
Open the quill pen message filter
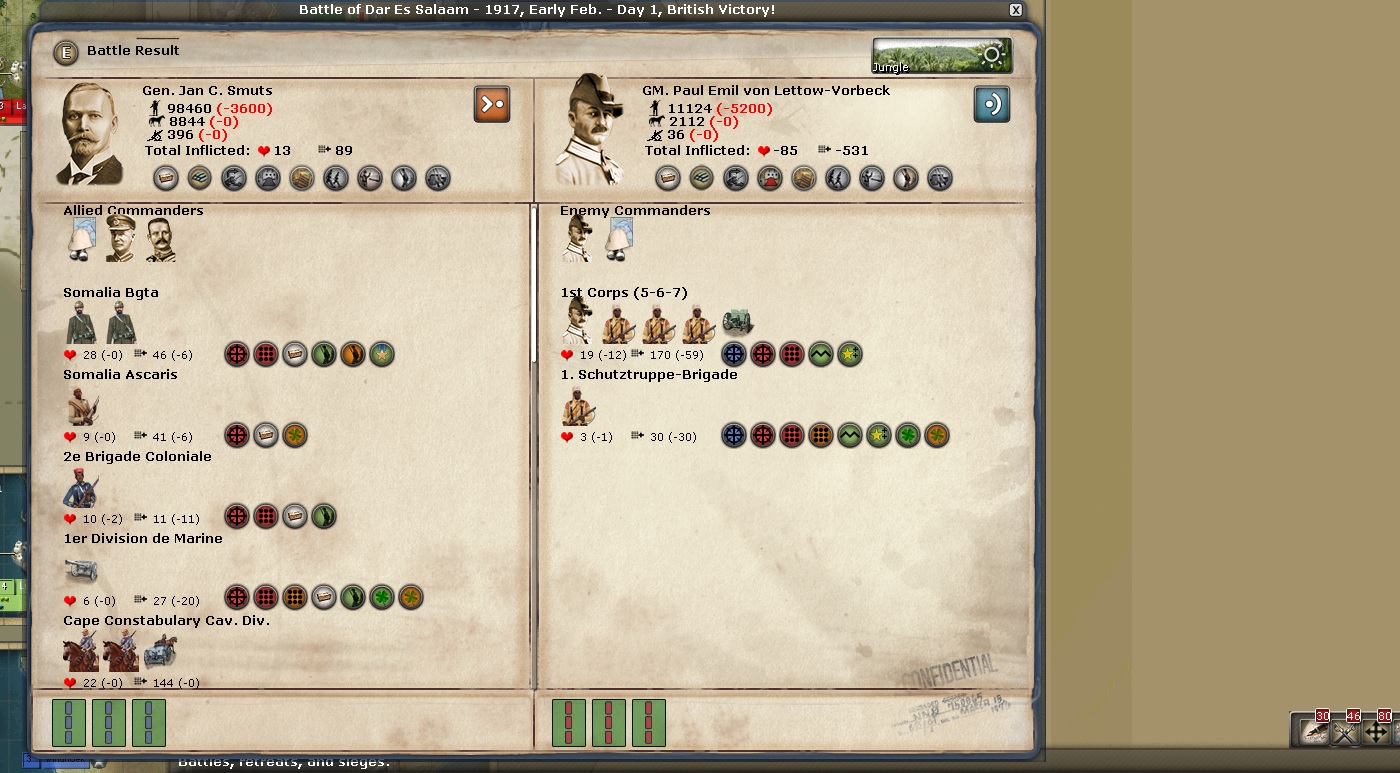(1313, 732)
